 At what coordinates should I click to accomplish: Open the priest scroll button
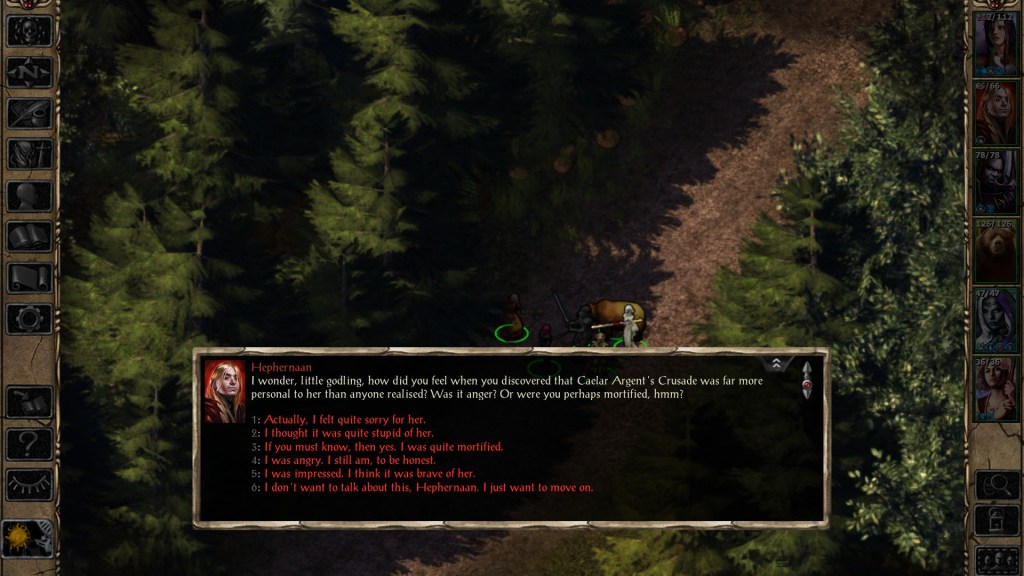coord(29,279)
